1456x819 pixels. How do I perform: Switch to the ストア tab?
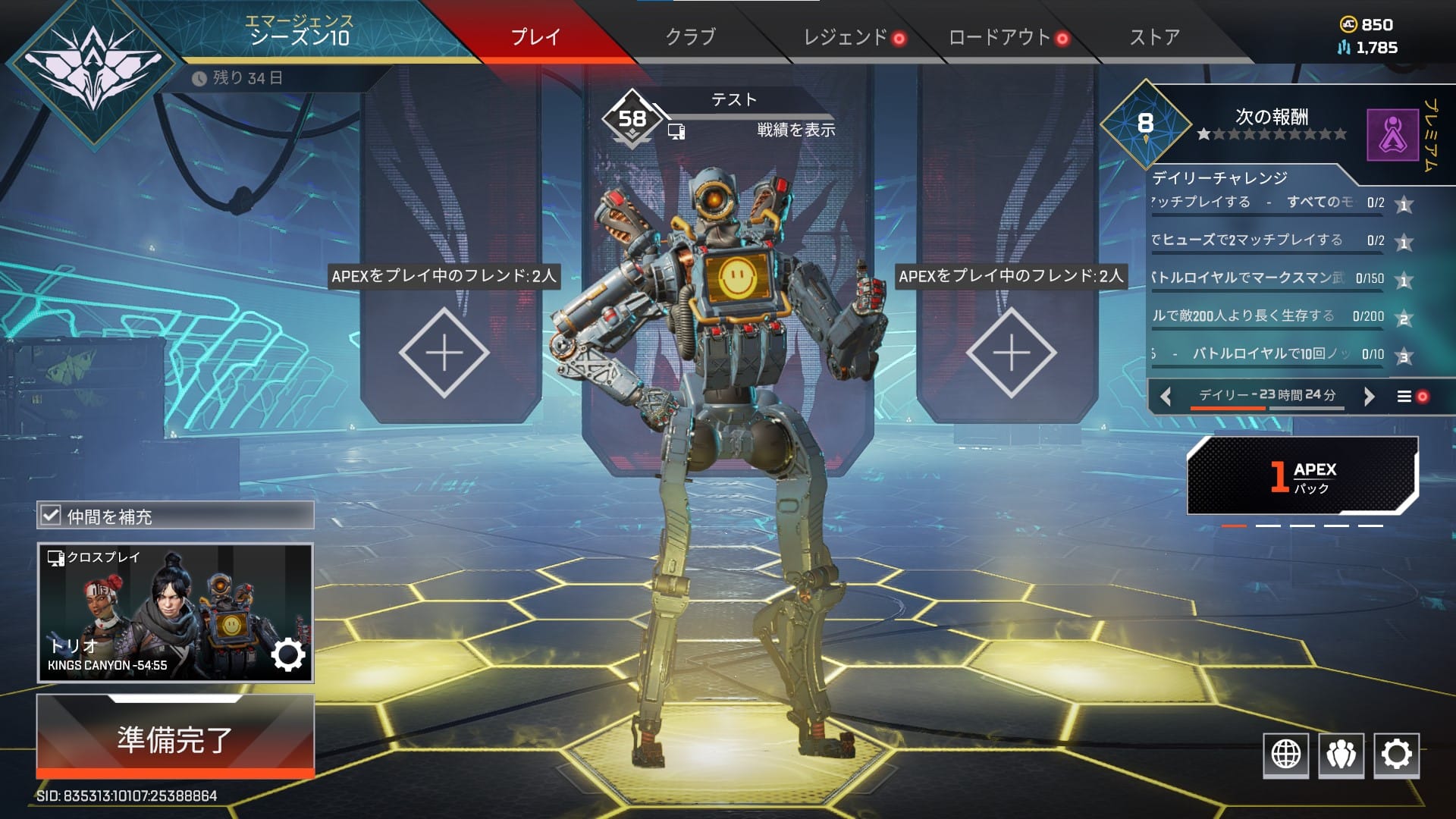coord(1154,36)
